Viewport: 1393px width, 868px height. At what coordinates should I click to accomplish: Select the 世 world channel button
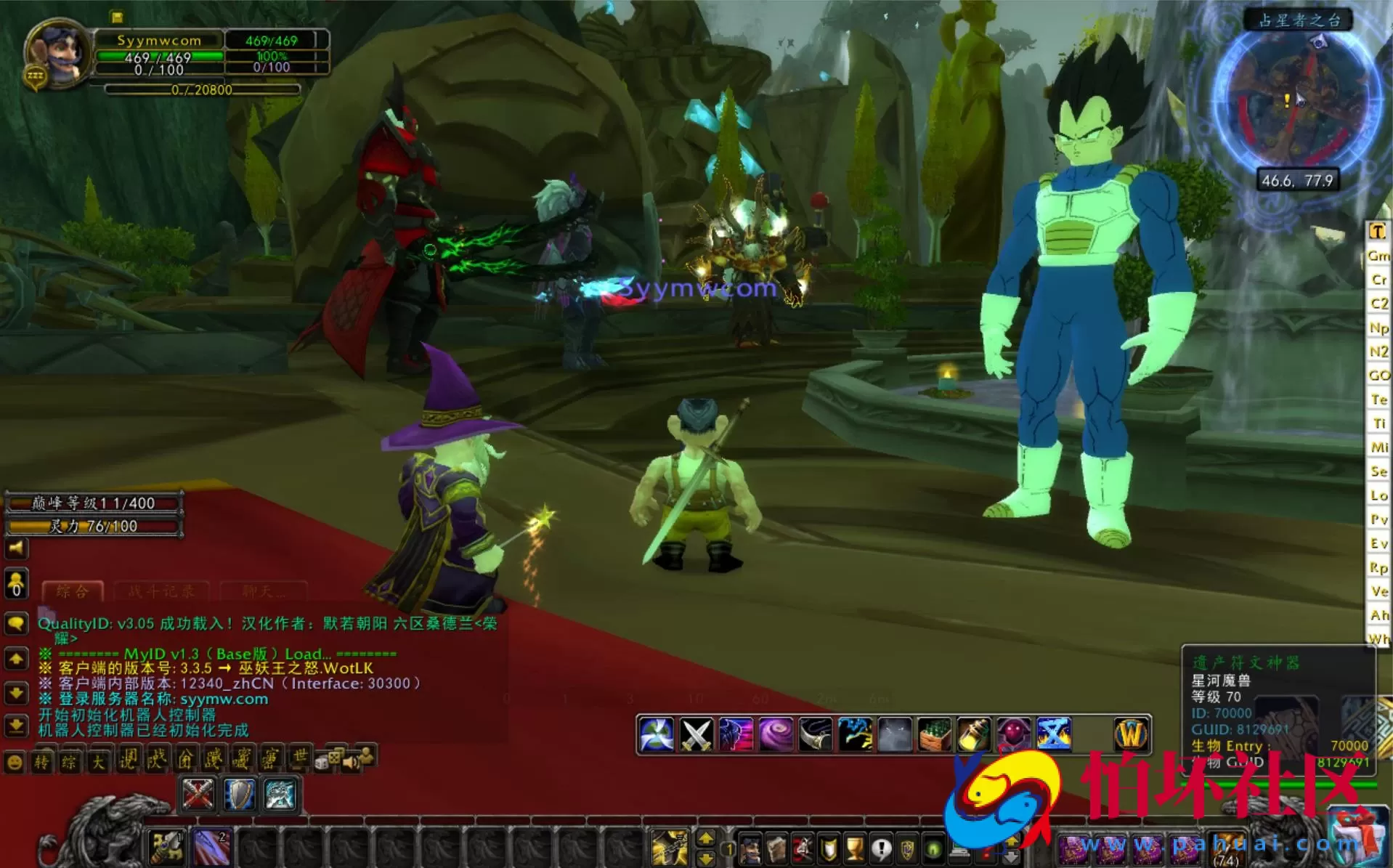(299, 760)
